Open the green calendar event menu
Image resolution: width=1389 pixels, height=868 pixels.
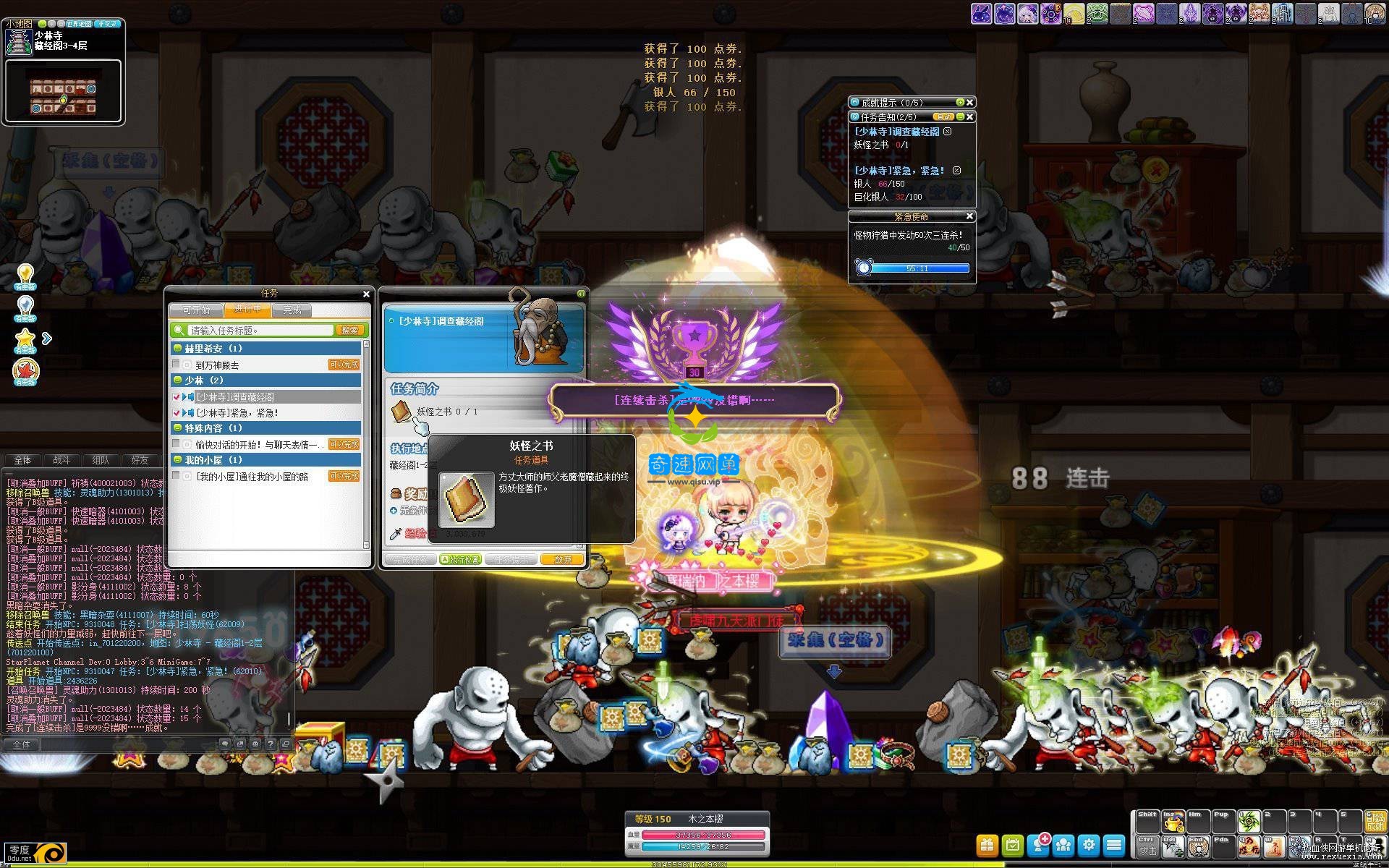[1013, 845]
